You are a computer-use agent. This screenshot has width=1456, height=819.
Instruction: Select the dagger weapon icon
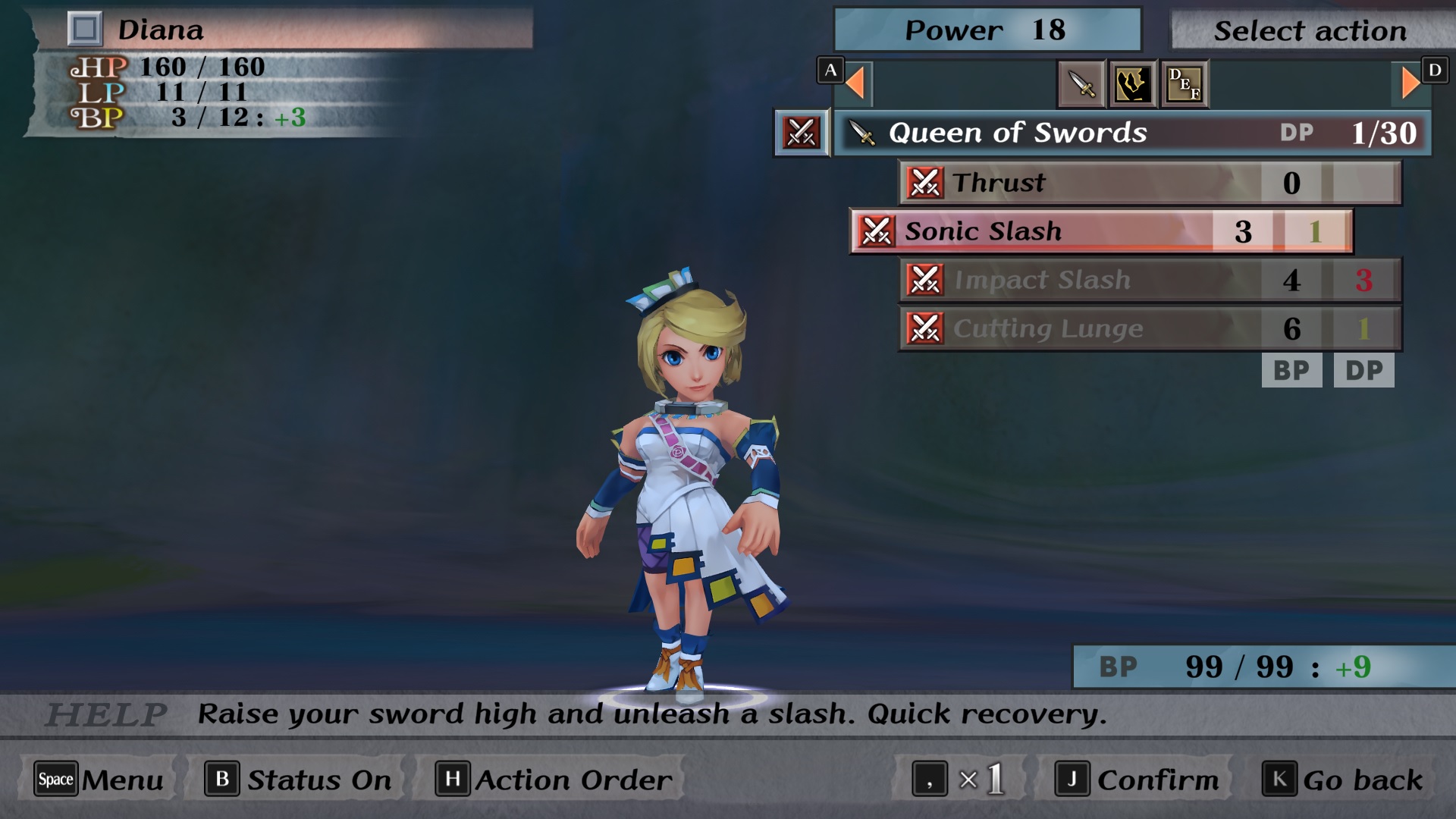pyautogui.click(x=1080, y=83)
